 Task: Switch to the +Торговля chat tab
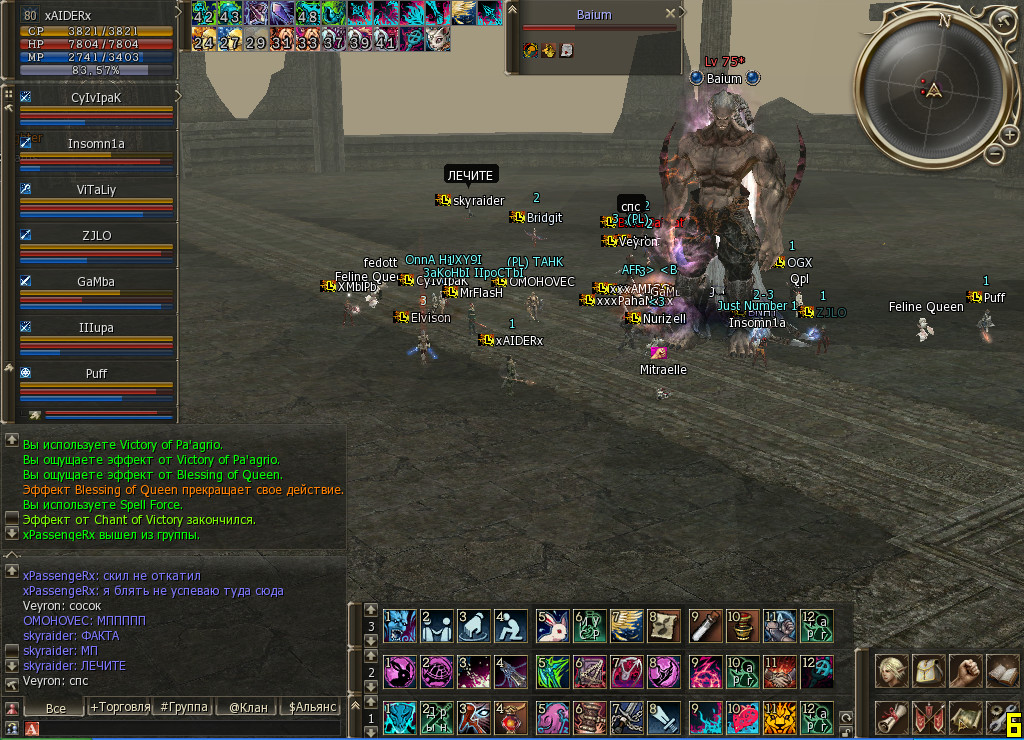point(120,707)
